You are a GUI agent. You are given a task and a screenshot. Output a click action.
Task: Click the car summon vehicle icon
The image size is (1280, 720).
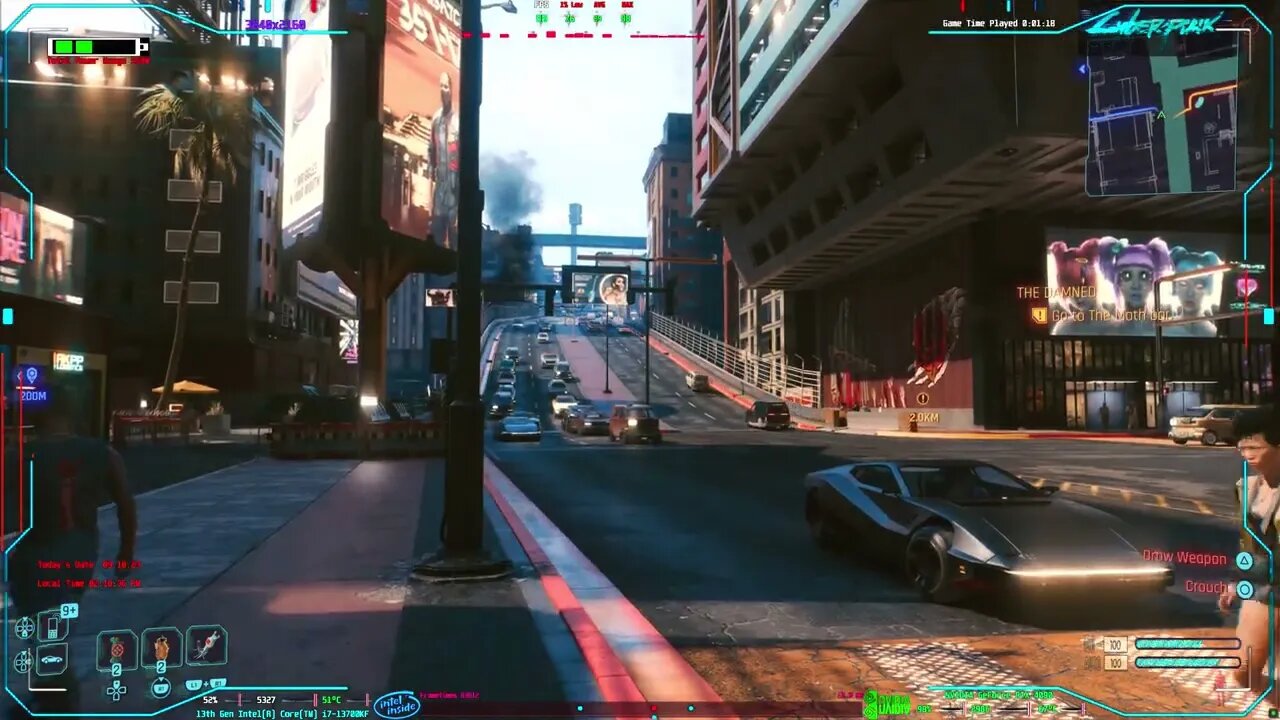tap(51, 659)
